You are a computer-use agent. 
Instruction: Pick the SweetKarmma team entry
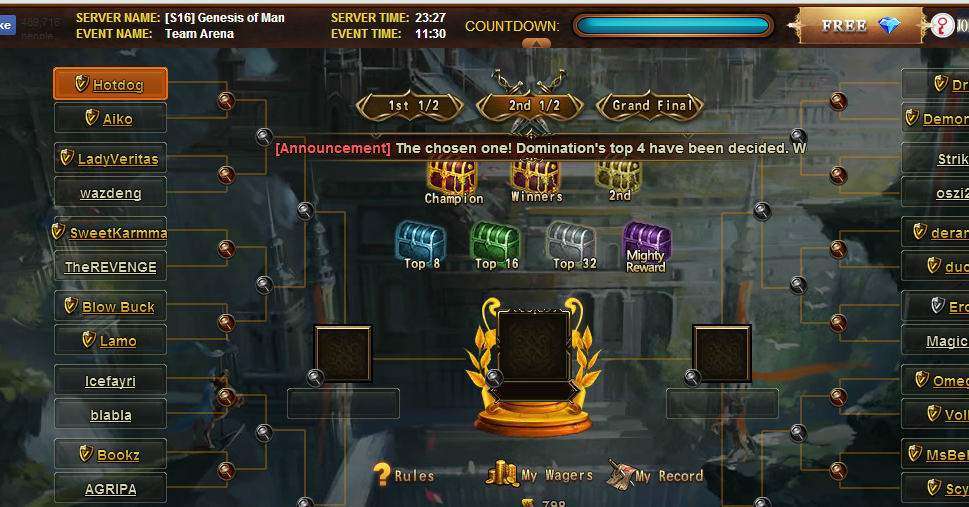point(110,233)
